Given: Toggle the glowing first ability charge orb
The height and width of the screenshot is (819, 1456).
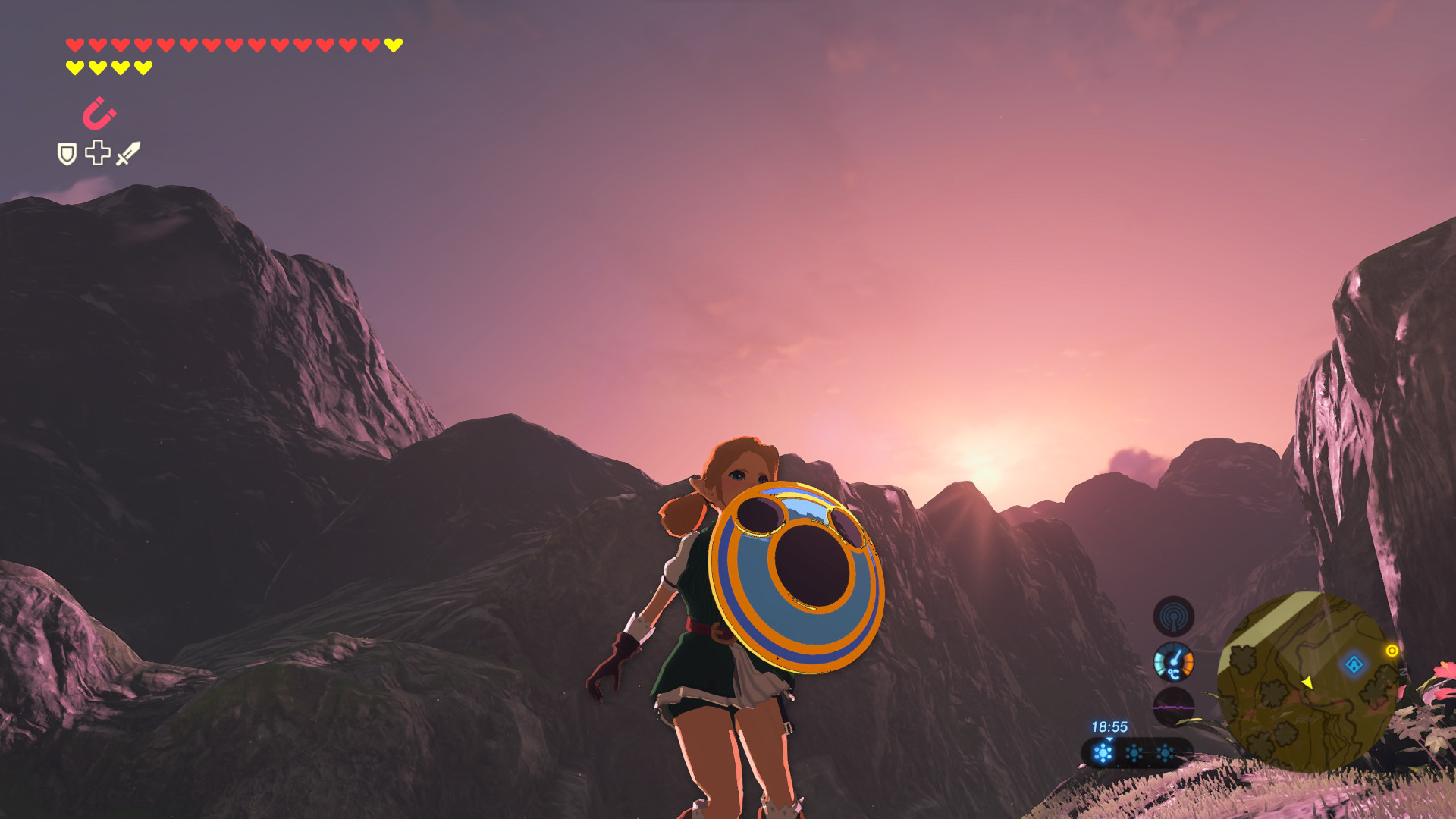Looking at the screenshot, I should tap(1104, 754).
